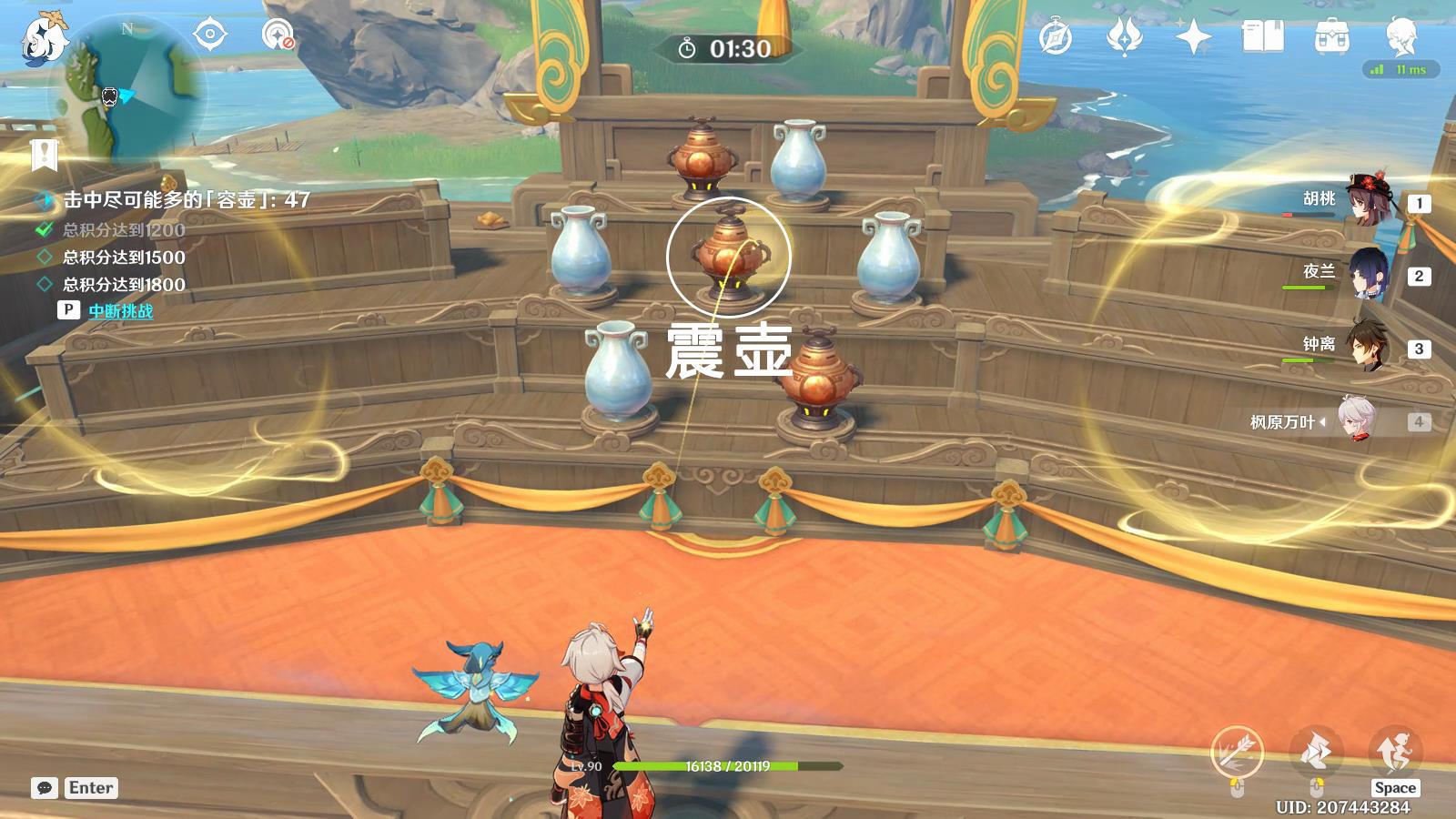The height and width of the screenshot is (819, 1456).
Task: Click the restricted swirl icon near minimap
Action: [278, 35]
